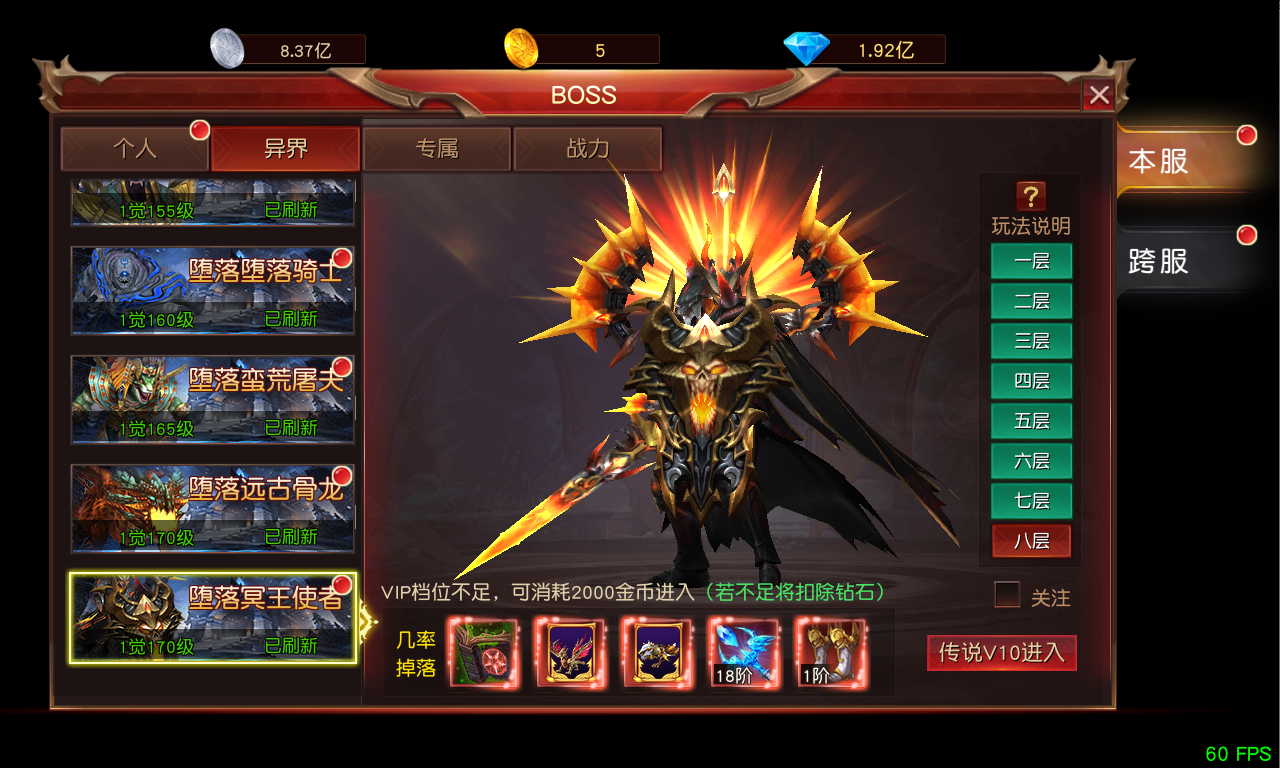Select the 八层 floor toggle

tap(1031, 541)
